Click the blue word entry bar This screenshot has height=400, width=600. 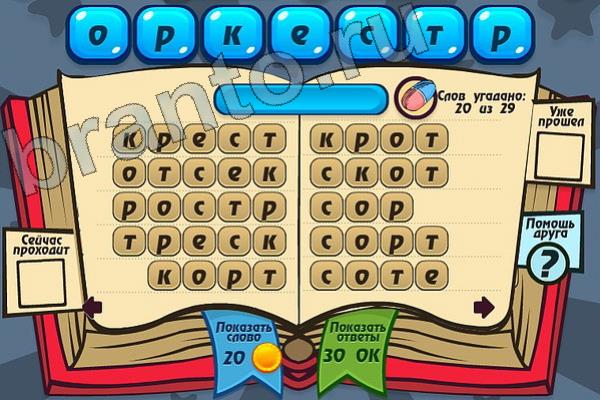coord(300,97)
